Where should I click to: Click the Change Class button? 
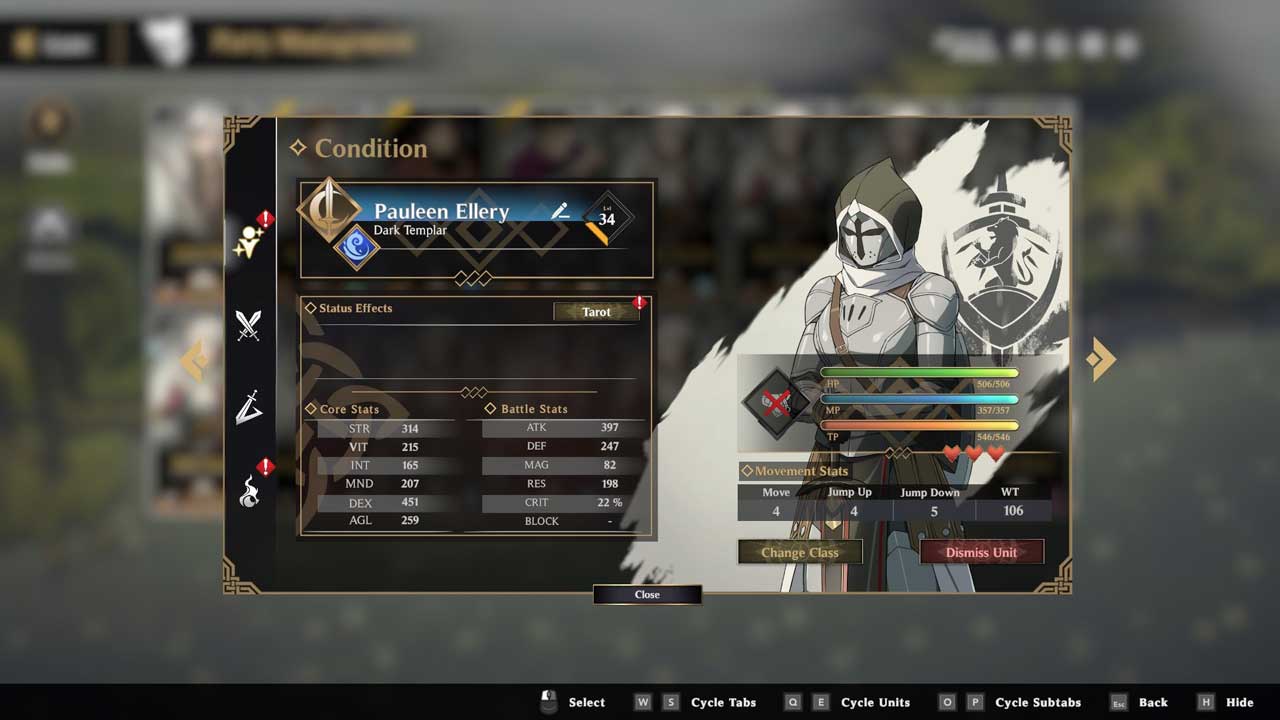click(x=799, y=552)
